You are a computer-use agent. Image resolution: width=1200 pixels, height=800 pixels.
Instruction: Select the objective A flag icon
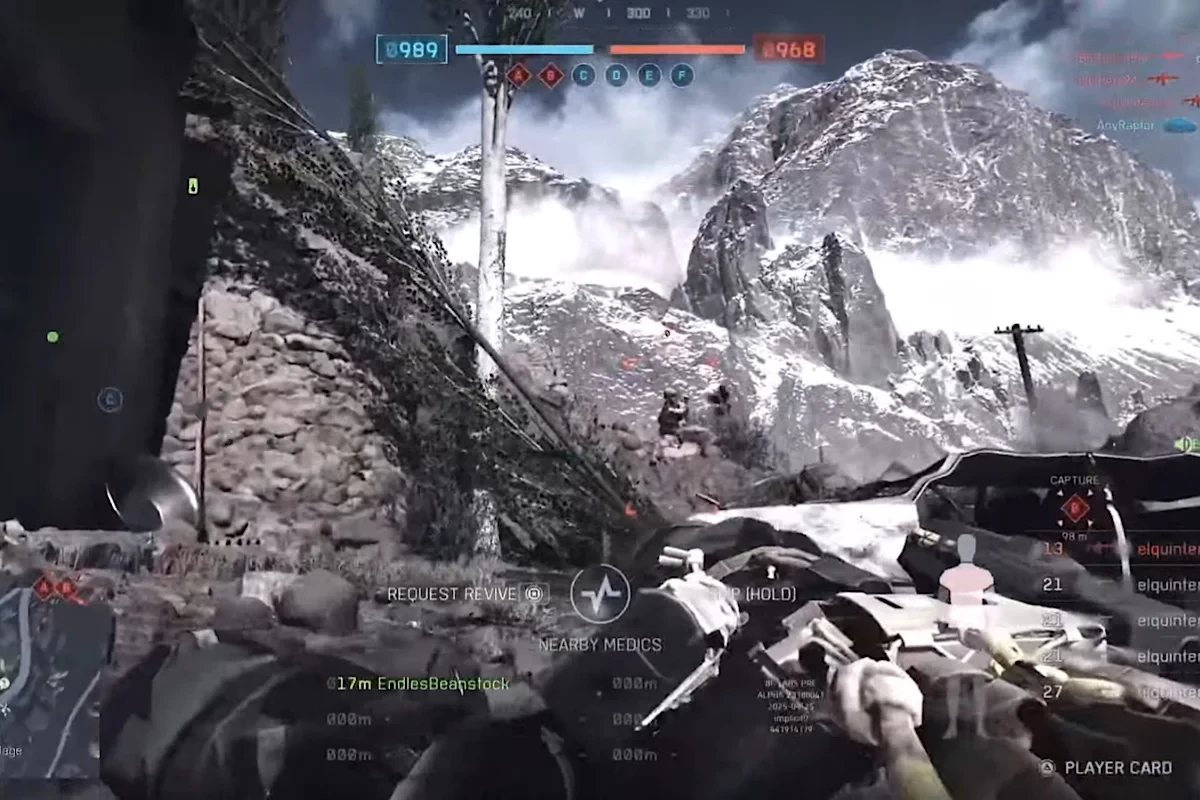[518, 75]
